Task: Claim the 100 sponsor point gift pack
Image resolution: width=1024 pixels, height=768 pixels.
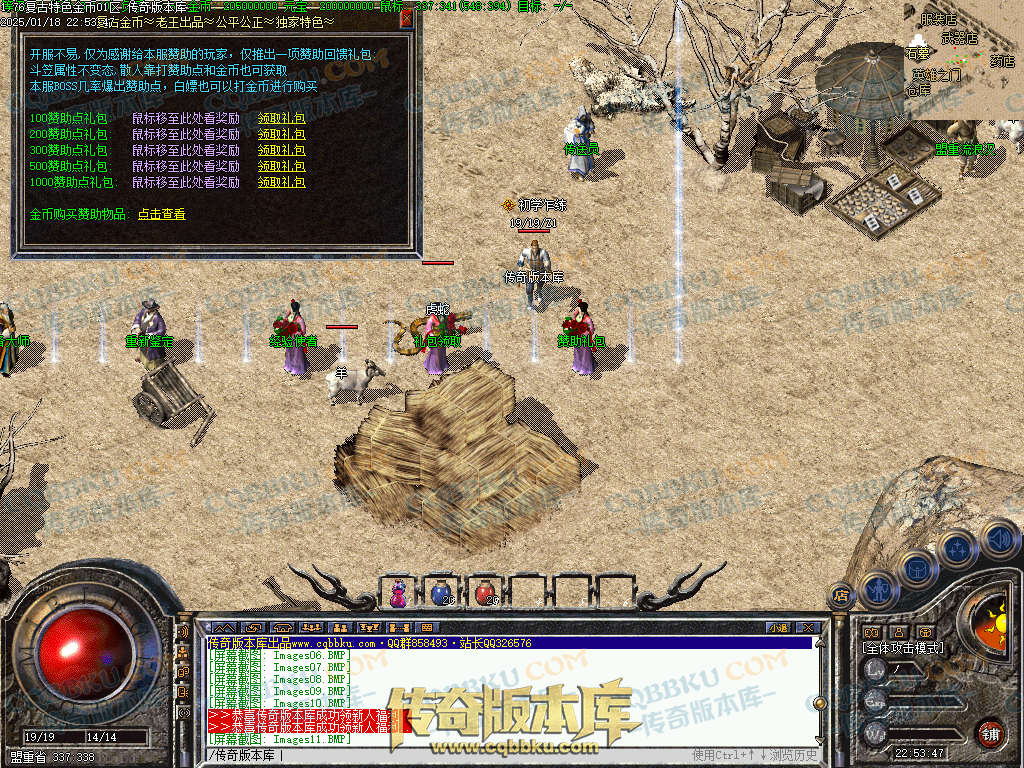Action: 281,118
